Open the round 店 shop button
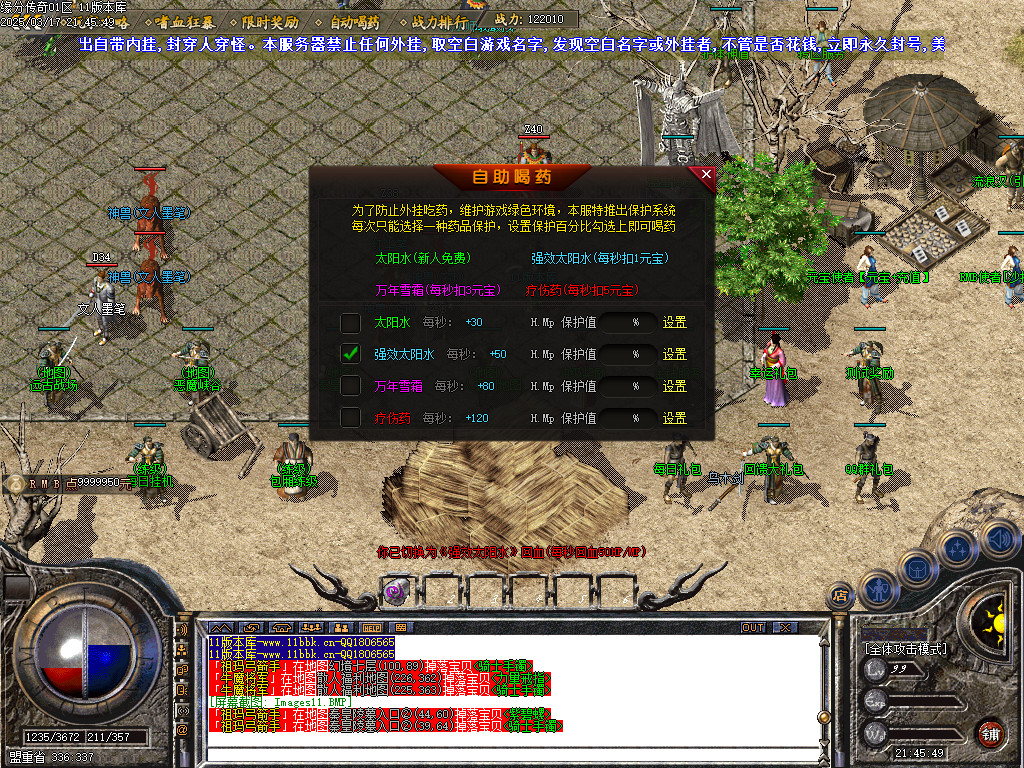 [x=840, y=596]
